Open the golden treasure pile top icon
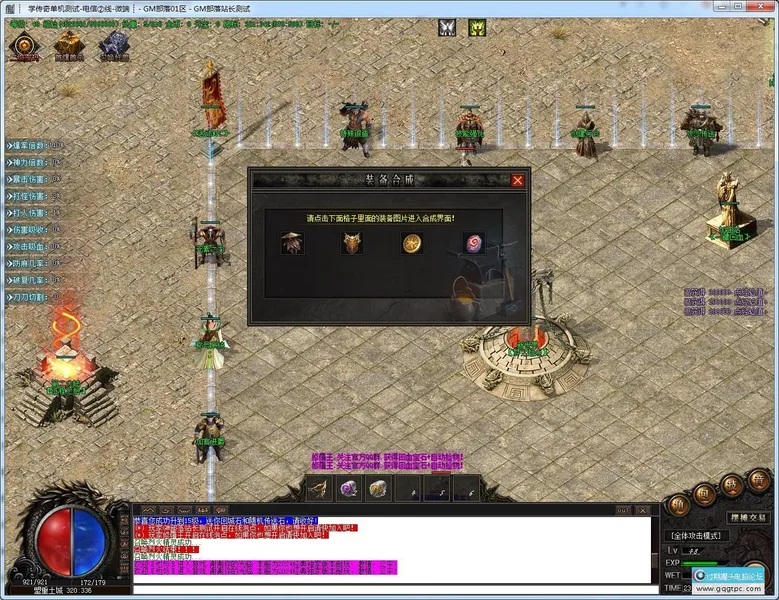The width and height of the screenshot is (779, 600). point(68,44)
